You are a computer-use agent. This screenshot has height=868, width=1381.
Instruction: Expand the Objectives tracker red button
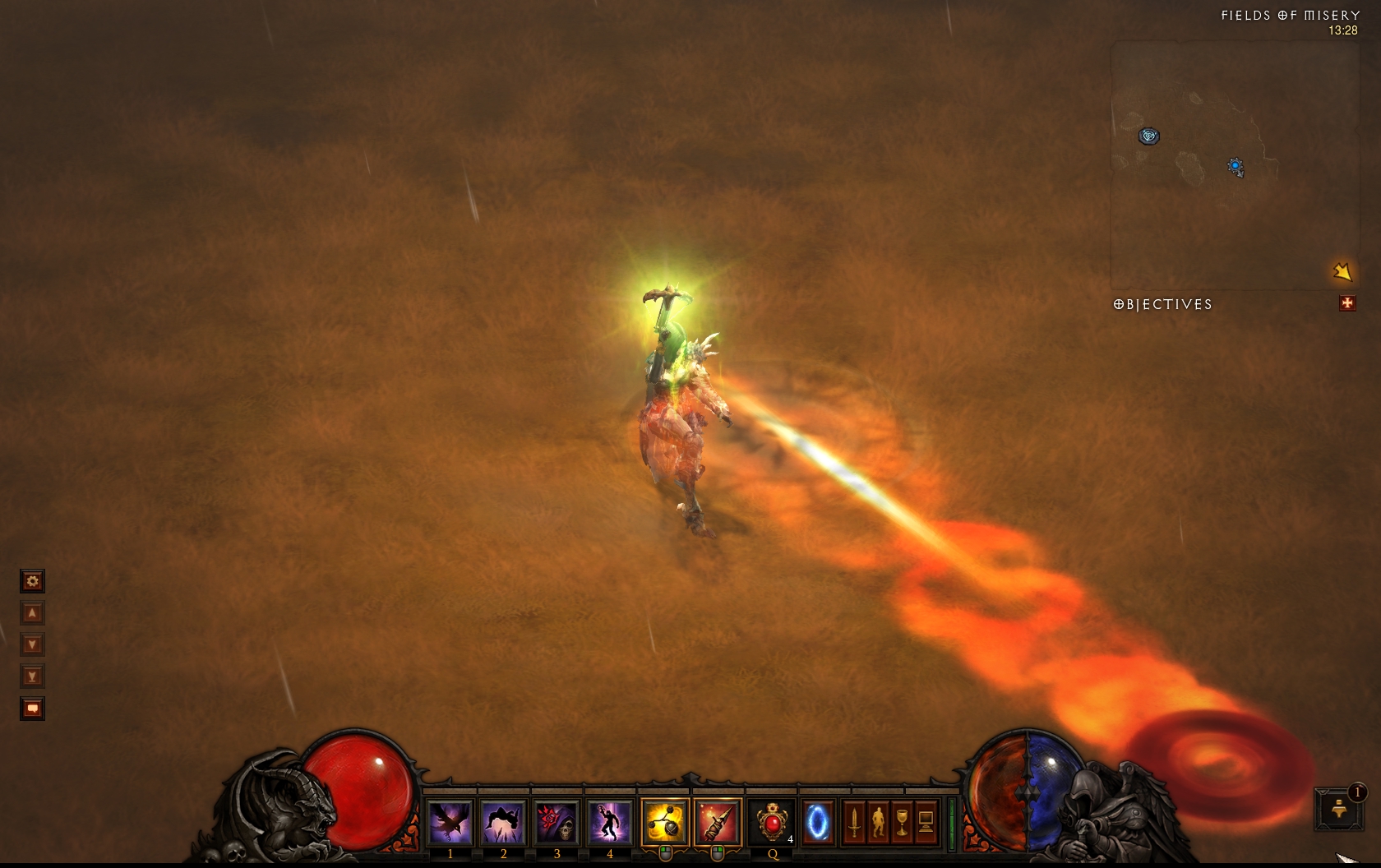(x=1347, y=304)
